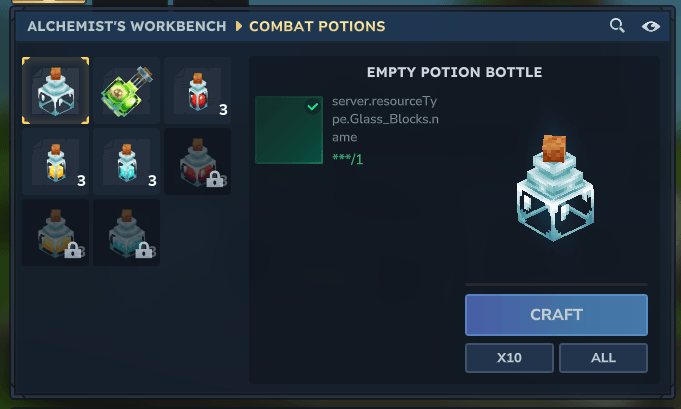Craft the Empty Potion Bottle
The image size is (681, 409).
coord(556,315)
